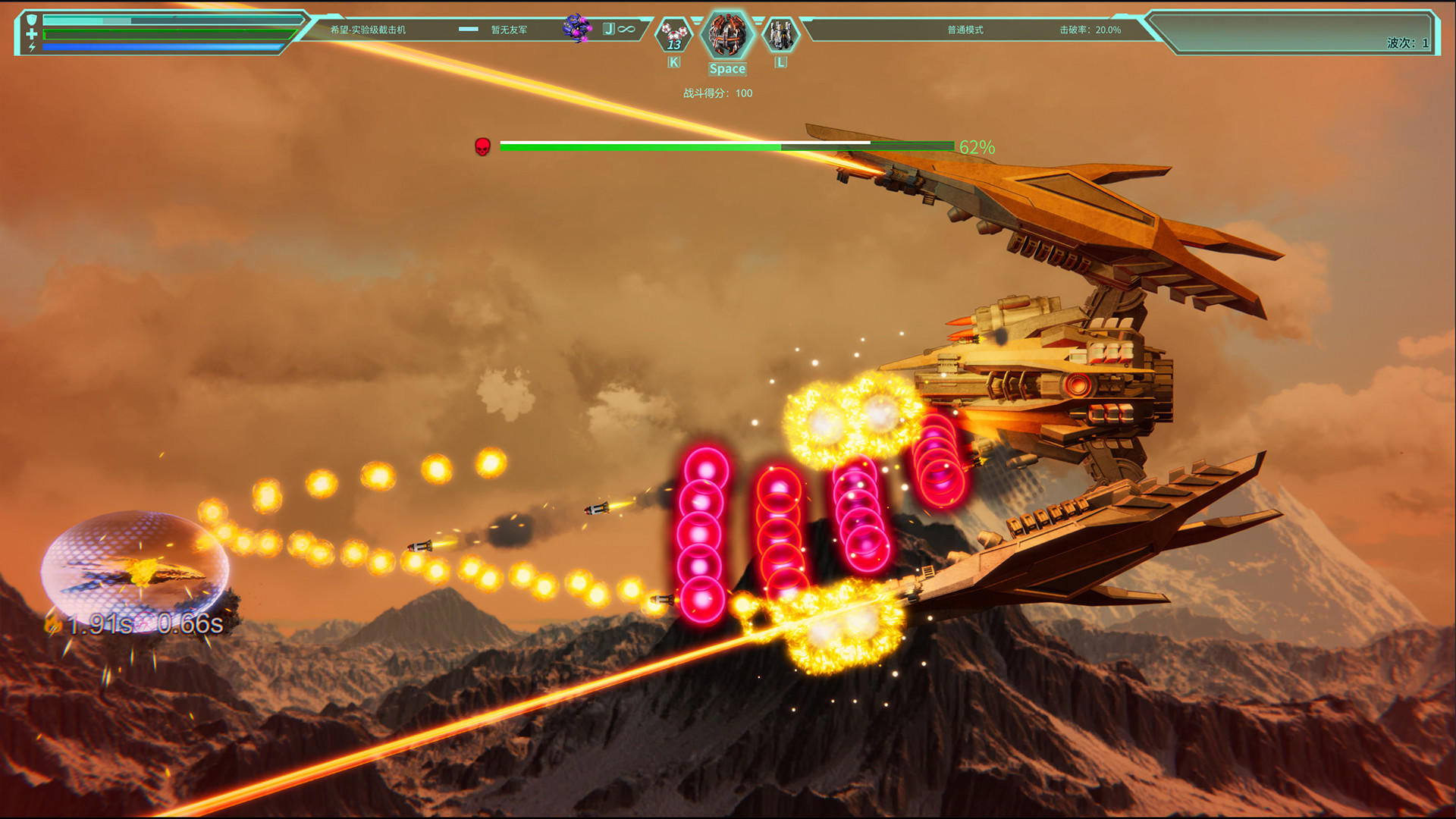This screenshot has width=1456, height=819.
Task: Switch to the 击破率 20.0% stat tab
Action: (1089, 30)
